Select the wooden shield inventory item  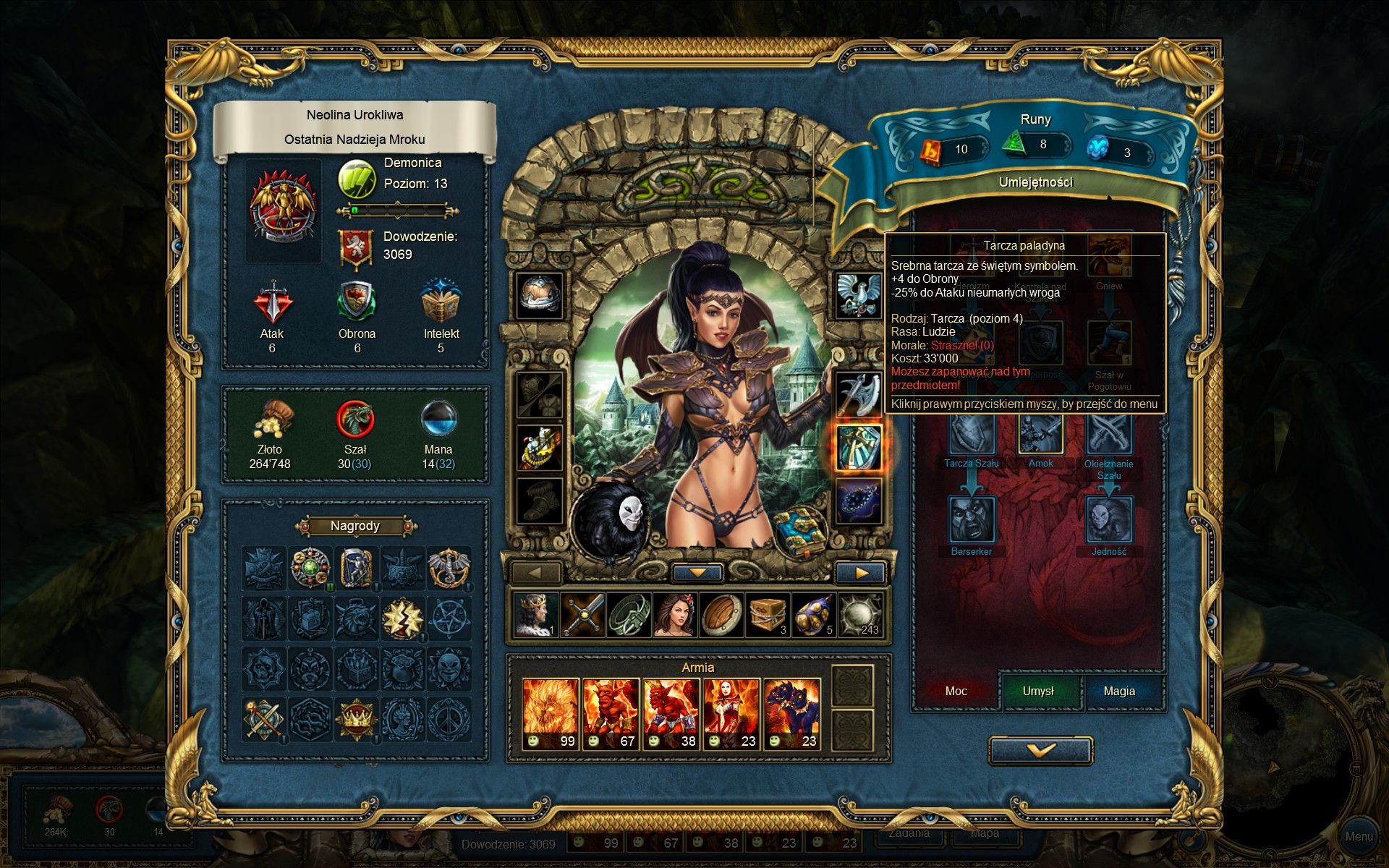(x=721, y=616)
